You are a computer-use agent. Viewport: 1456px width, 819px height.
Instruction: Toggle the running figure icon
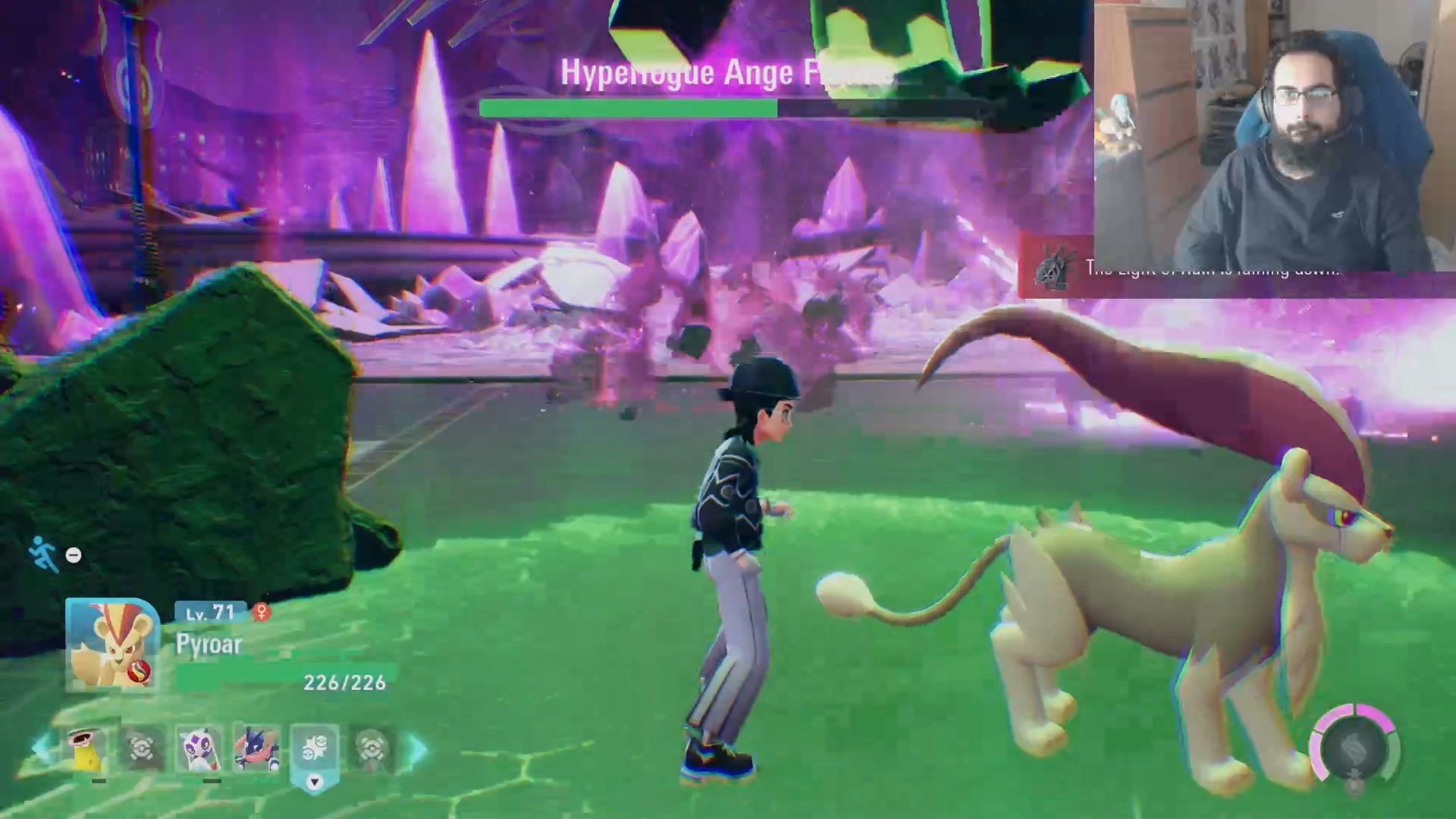pos(43,554)
